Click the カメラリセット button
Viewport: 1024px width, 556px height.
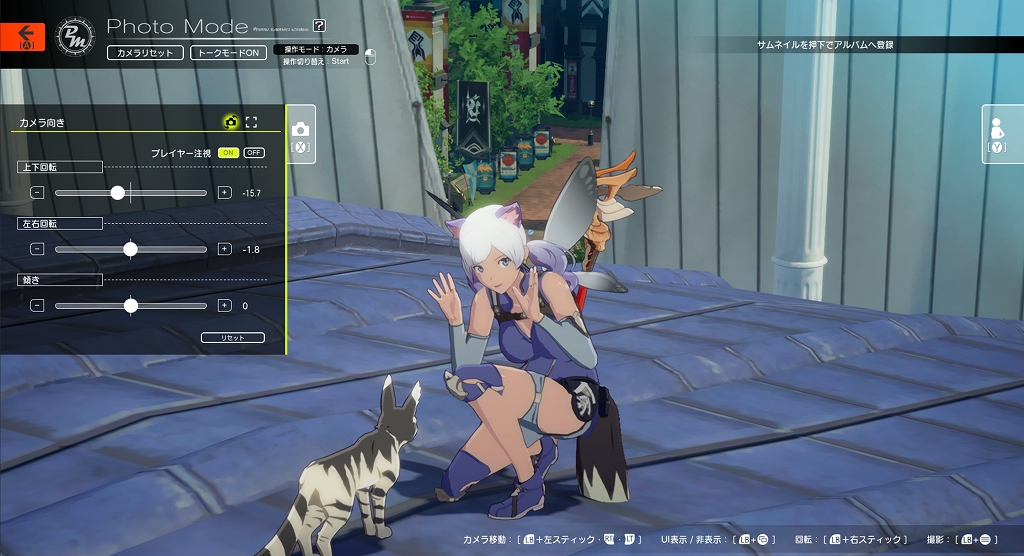coord(145,52)
